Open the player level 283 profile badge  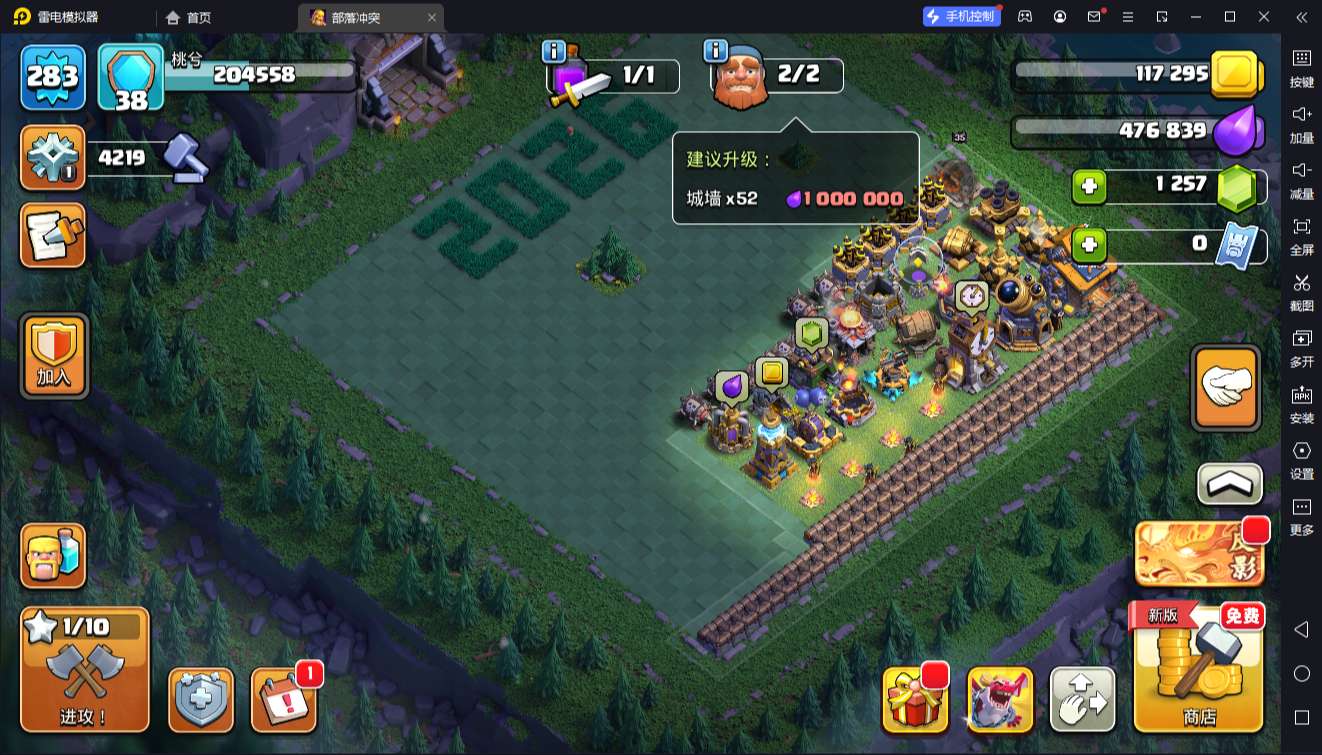[53, 77]
